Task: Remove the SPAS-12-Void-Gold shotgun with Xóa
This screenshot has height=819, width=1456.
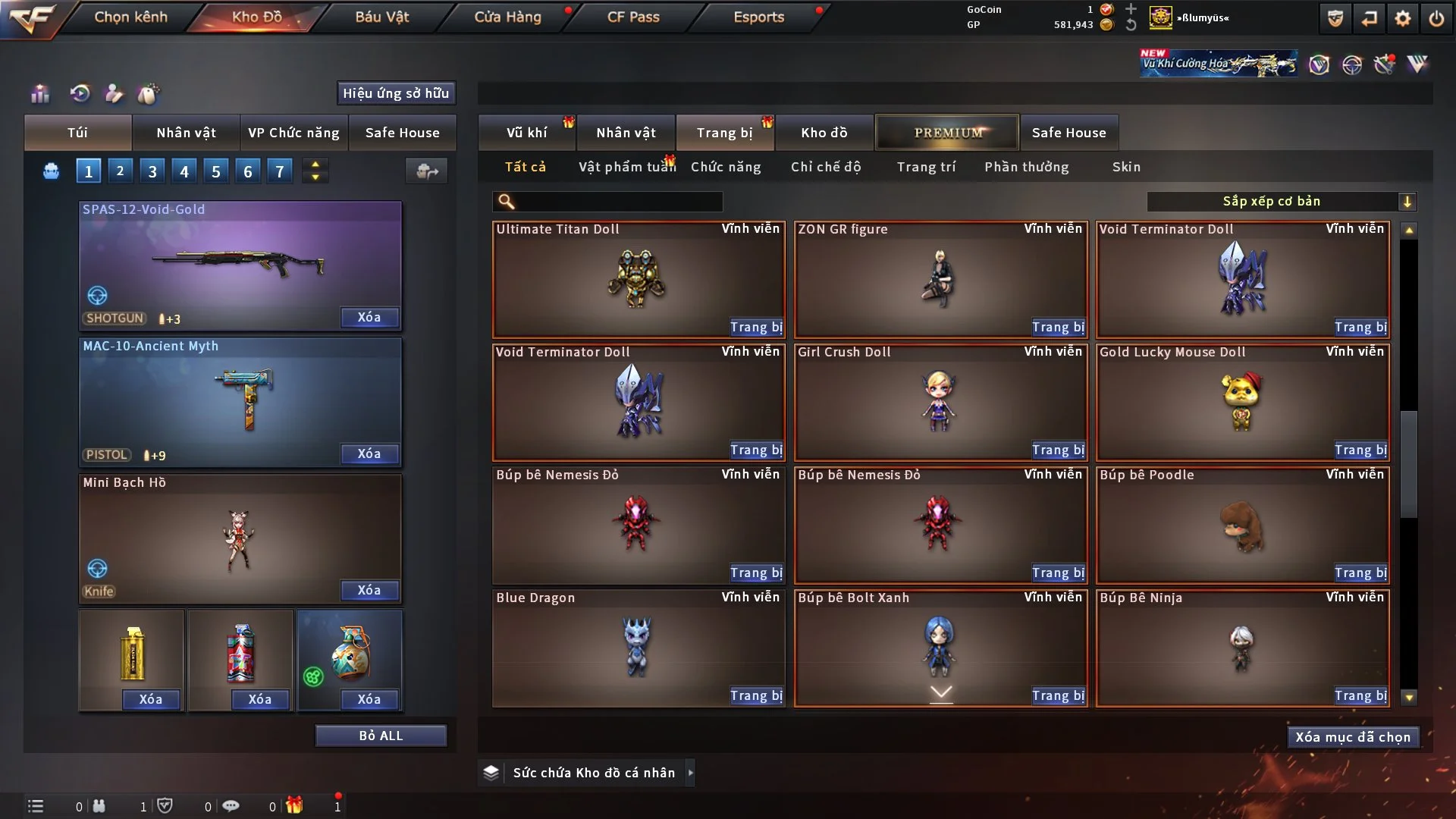Action: coord(369,318)
